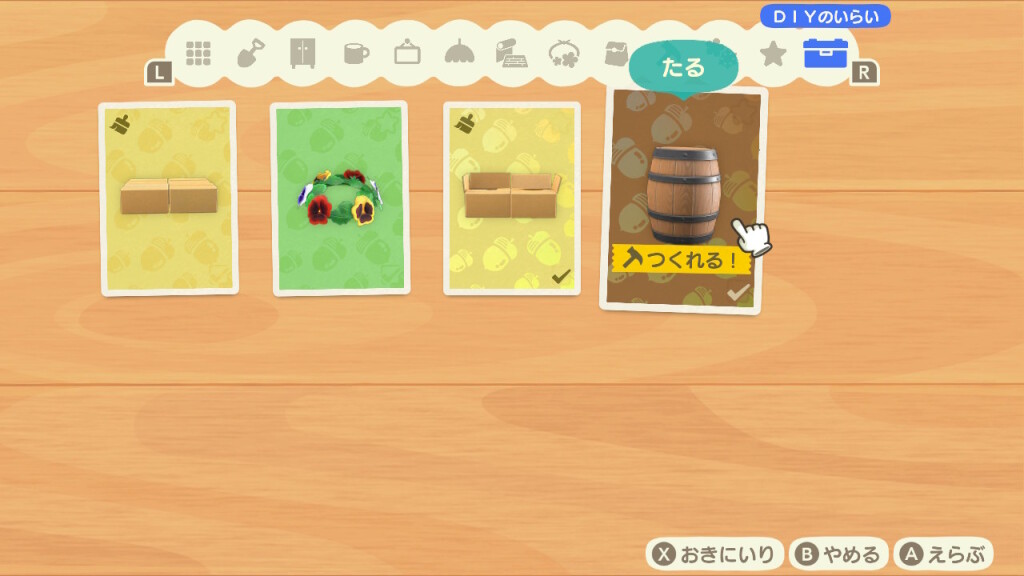The image size is (1024, 576).
Task: Switch to the star favorites tab
Action: (773, 54)
